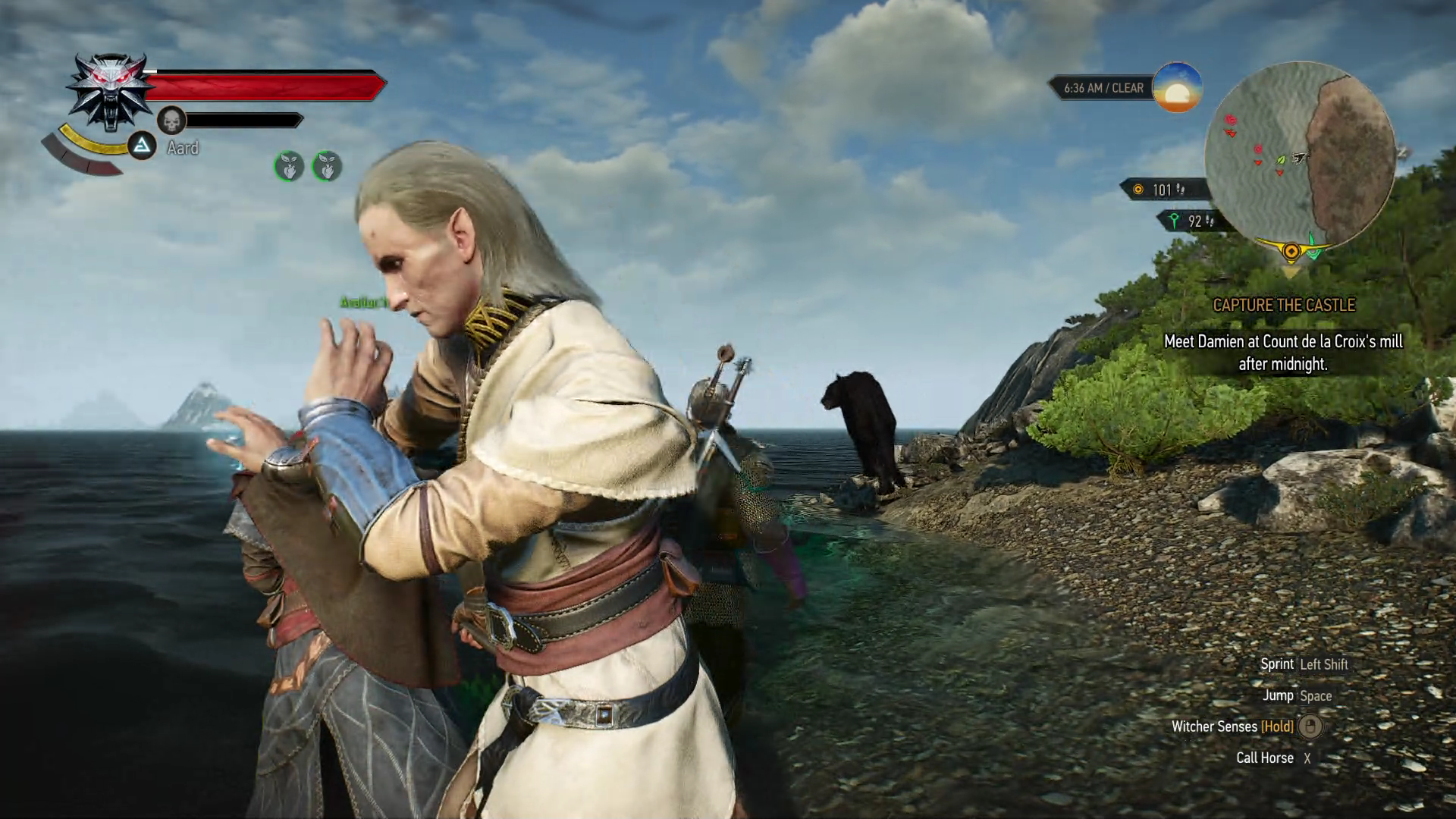Select the yellow quest distance marker
This screenshot has width=1456, height=819.
coord(1137,190)
